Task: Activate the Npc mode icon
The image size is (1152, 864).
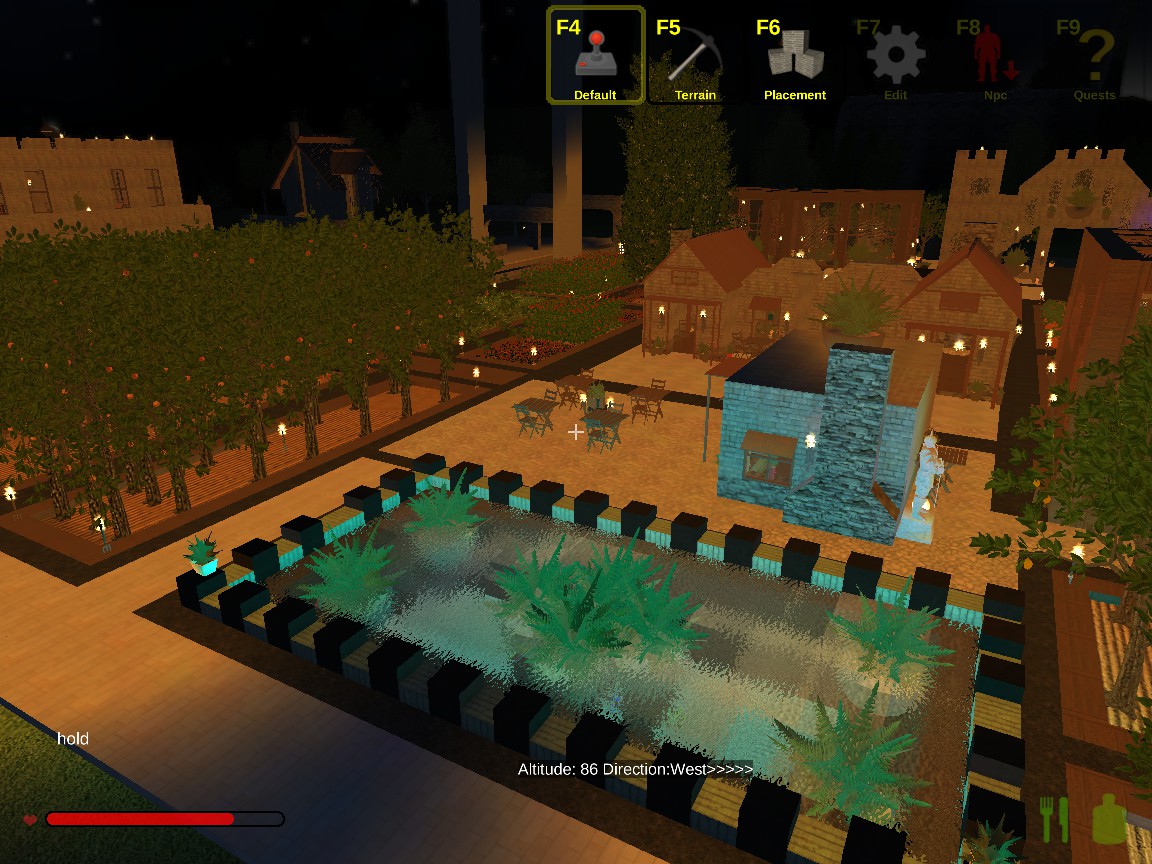Action: click(x=995, y=56)
